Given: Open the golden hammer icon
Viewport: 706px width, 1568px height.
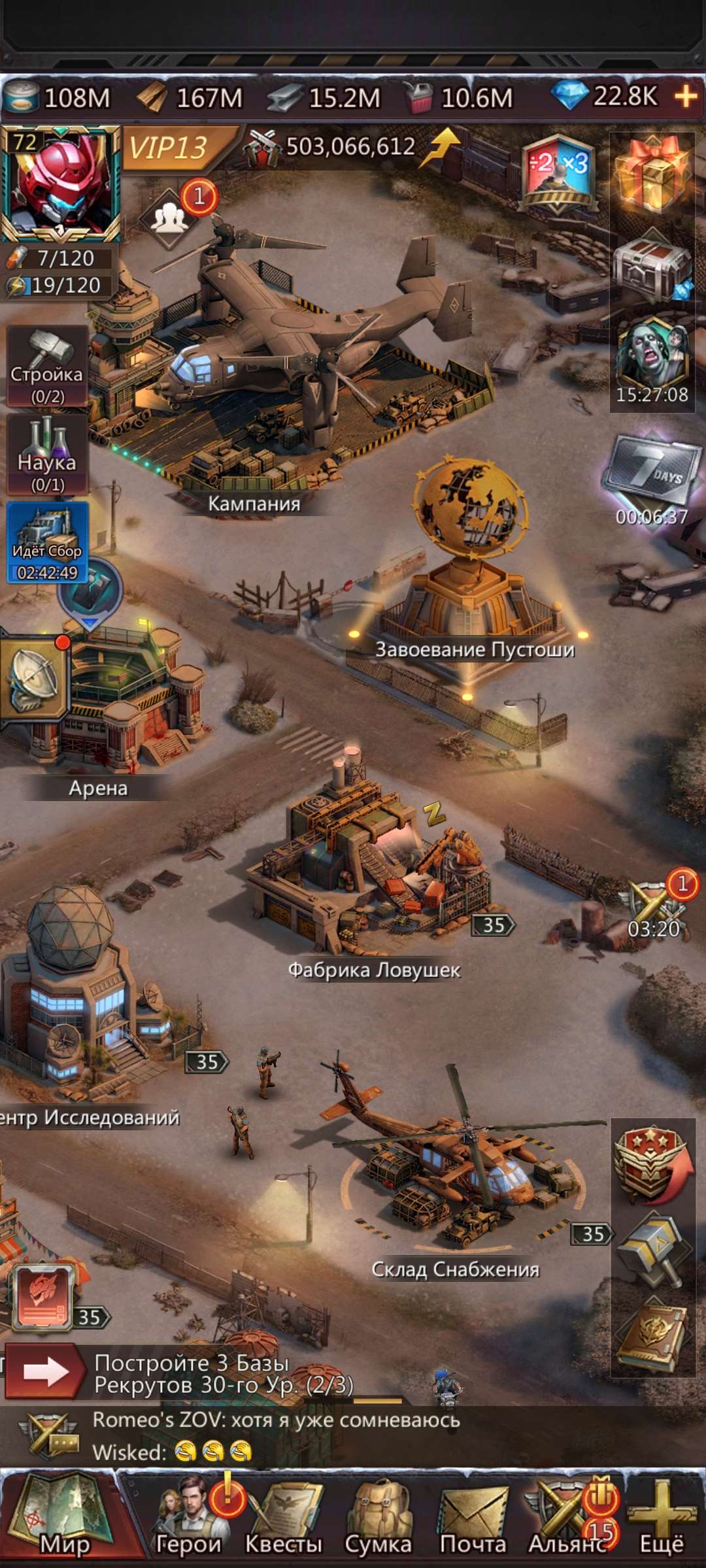Looking at the screenshot, I should [652, 1248].
